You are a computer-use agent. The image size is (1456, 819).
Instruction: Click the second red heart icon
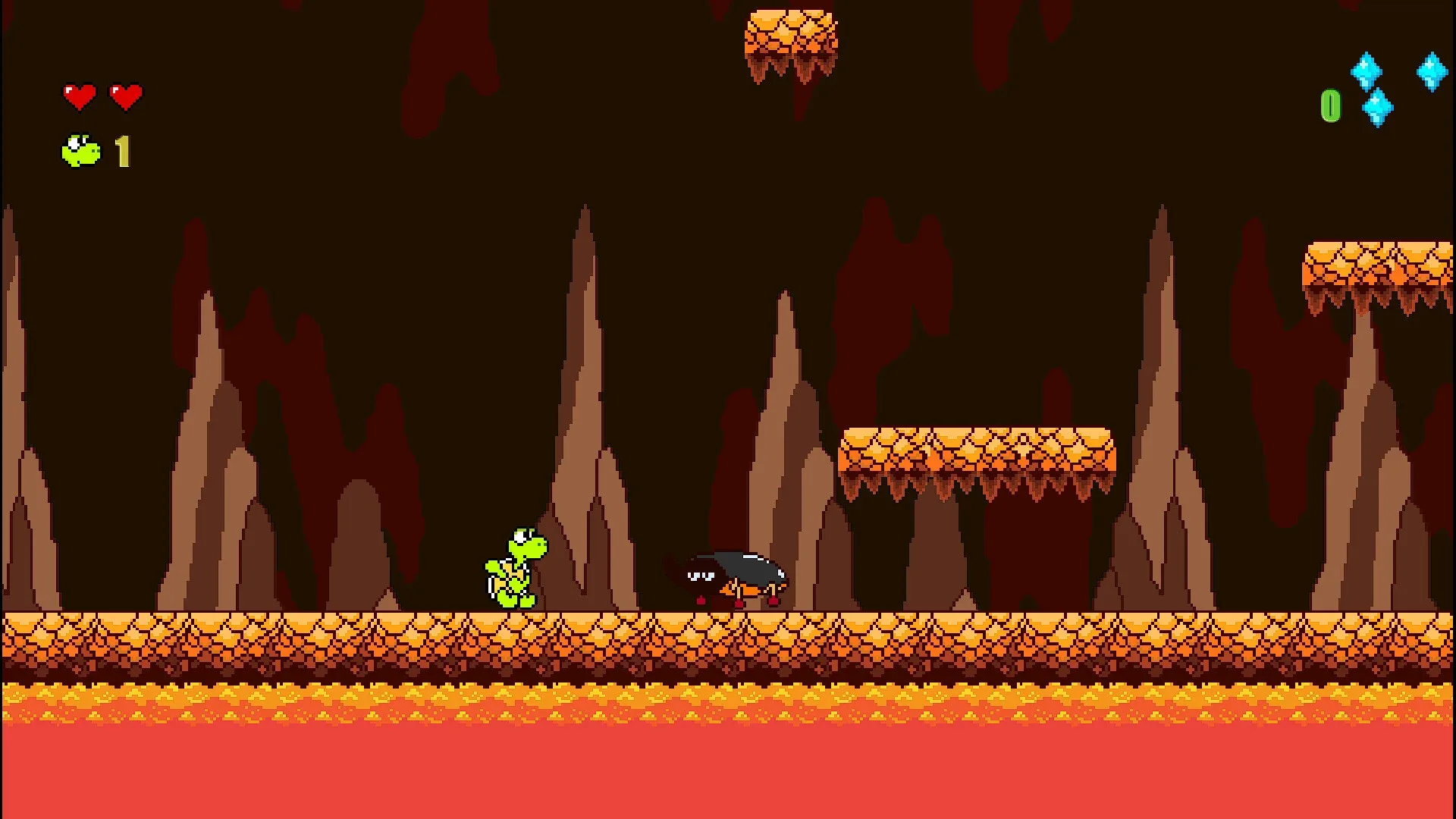124,95
